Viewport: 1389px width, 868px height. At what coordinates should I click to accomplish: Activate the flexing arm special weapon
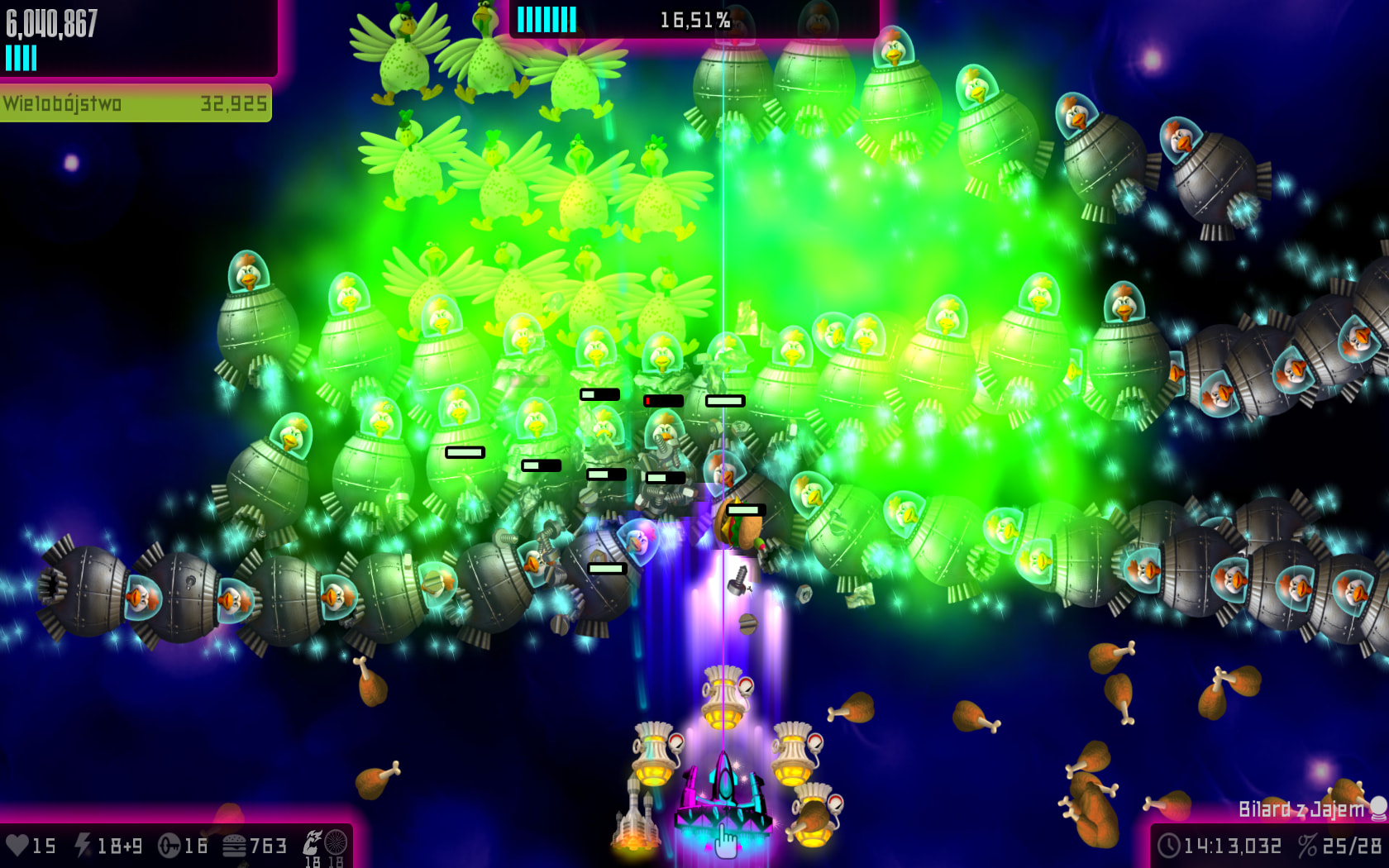[x=313, y=842]
